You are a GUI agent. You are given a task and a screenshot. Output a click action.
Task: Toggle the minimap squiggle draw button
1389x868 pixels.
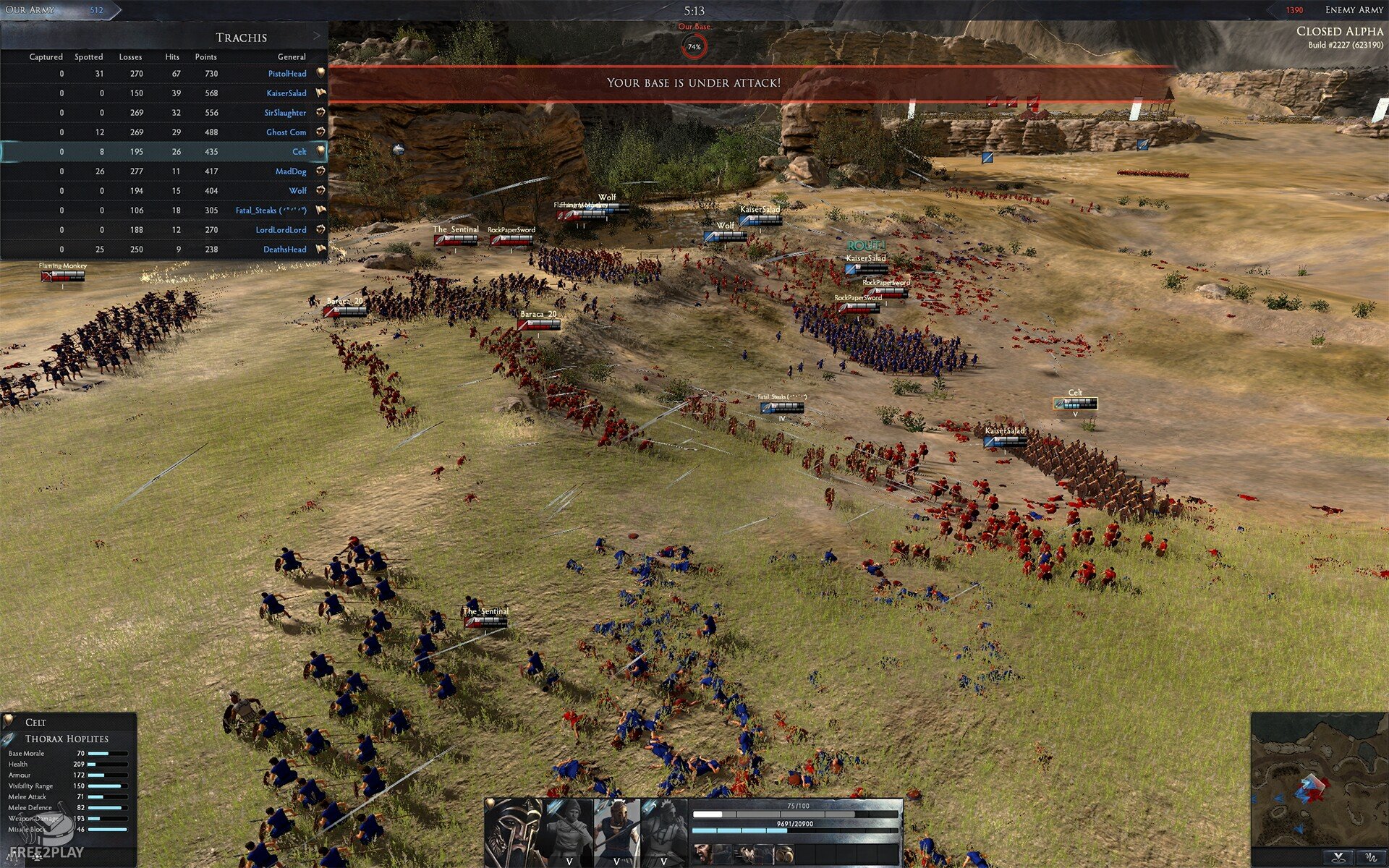(x=1370, y=857)
